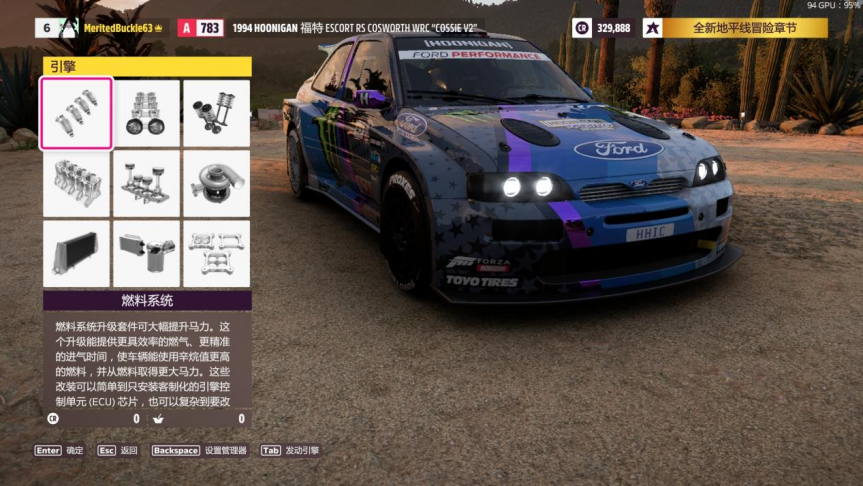
Task: Open the turbocharger upgrade tile
Action: [x=216, y=184]
